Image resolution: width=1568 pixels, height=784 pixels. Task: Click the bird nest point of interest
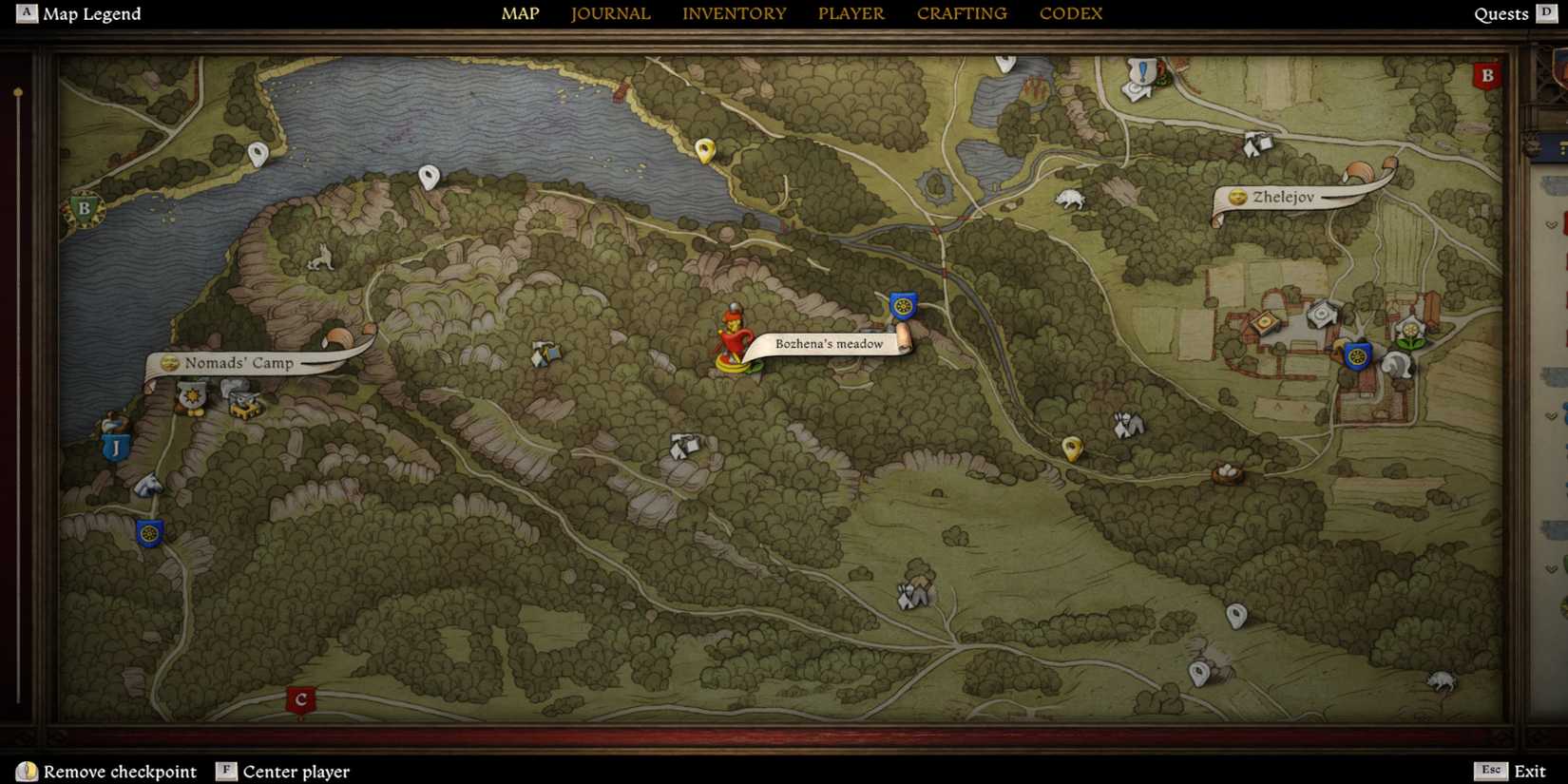tap(1227, 473)
